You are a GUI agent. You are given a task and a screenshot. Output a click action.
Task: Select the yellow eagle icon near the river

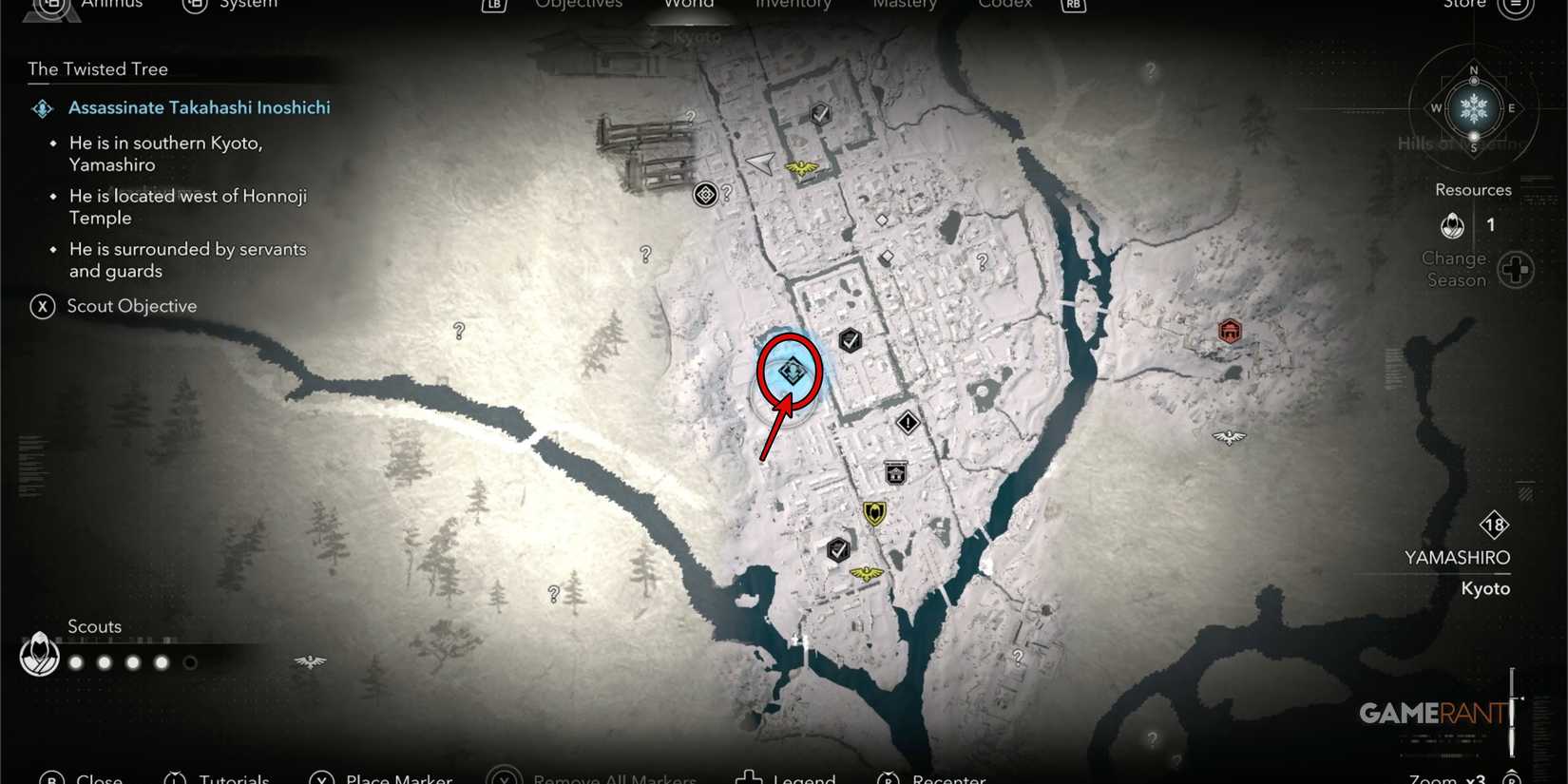coord(868,572)
